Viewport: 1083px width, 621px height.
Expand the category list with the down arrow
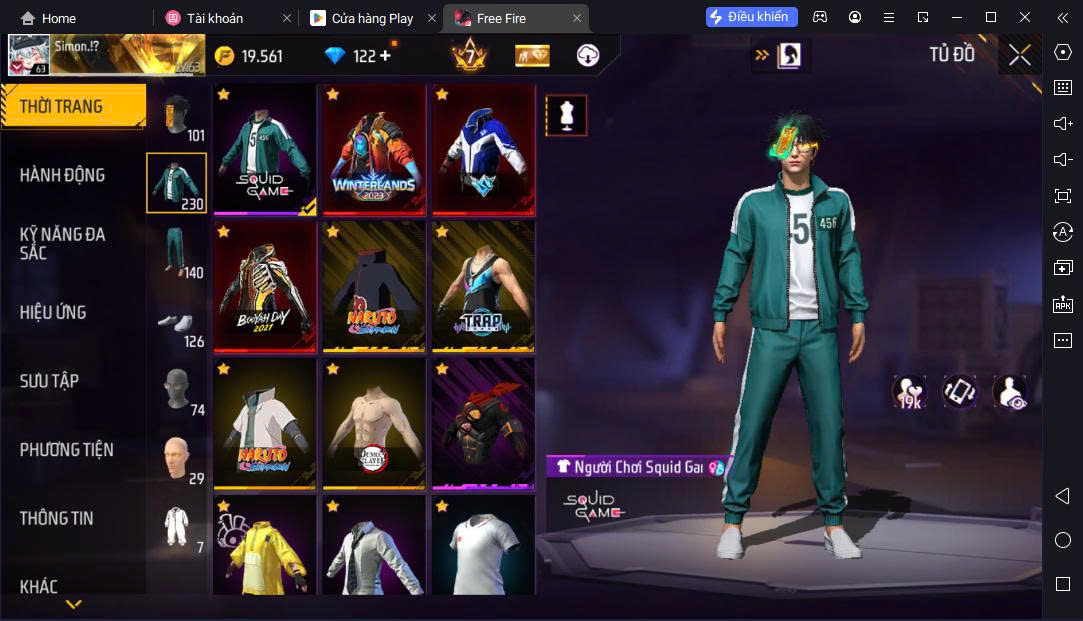[73, 604]
